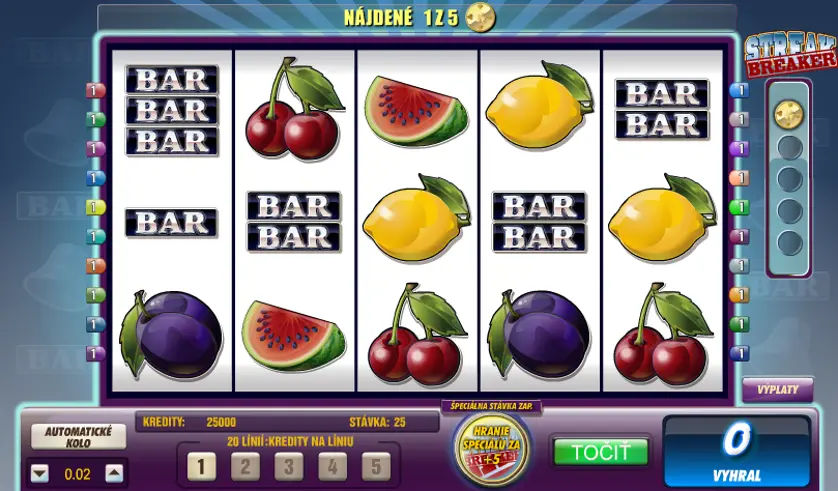
Task: Open the Výplaty paytable
Action: pos(777,390)
